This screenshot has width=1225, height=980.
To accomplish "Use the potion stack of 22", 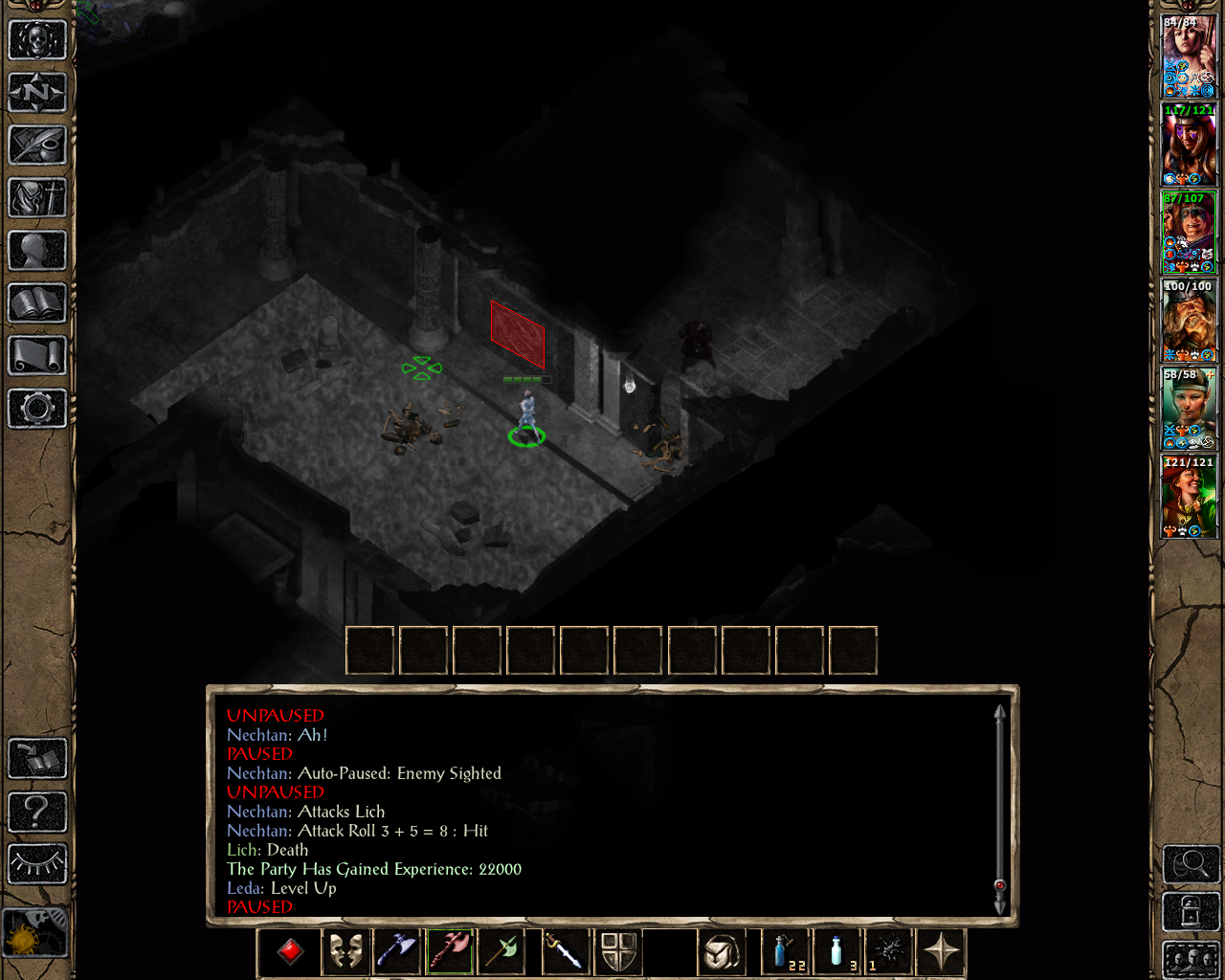I will [x=785, y=952].
